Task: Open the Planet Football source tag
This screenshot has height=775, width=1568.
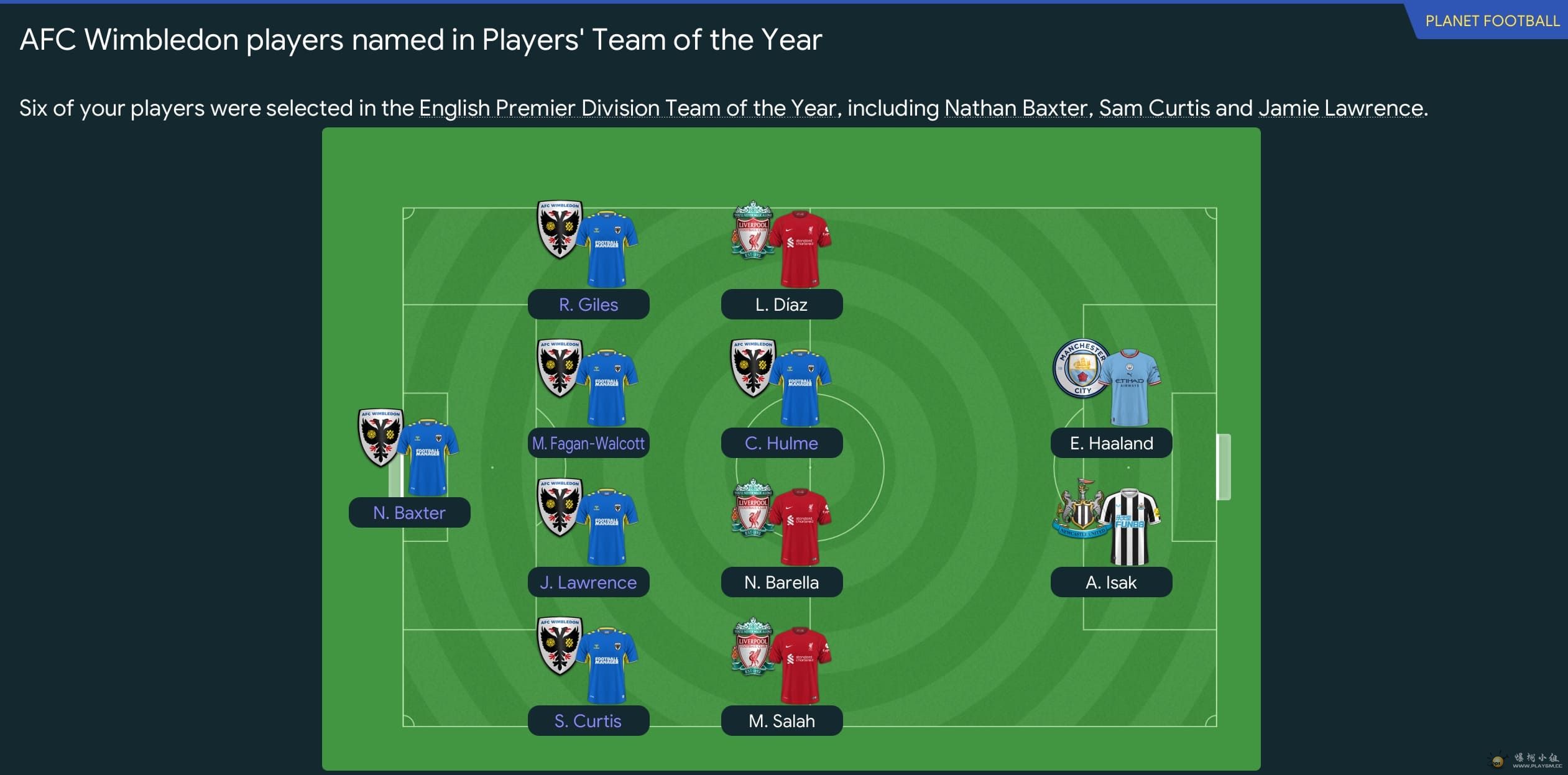Action: click(x=1492, y=21)
